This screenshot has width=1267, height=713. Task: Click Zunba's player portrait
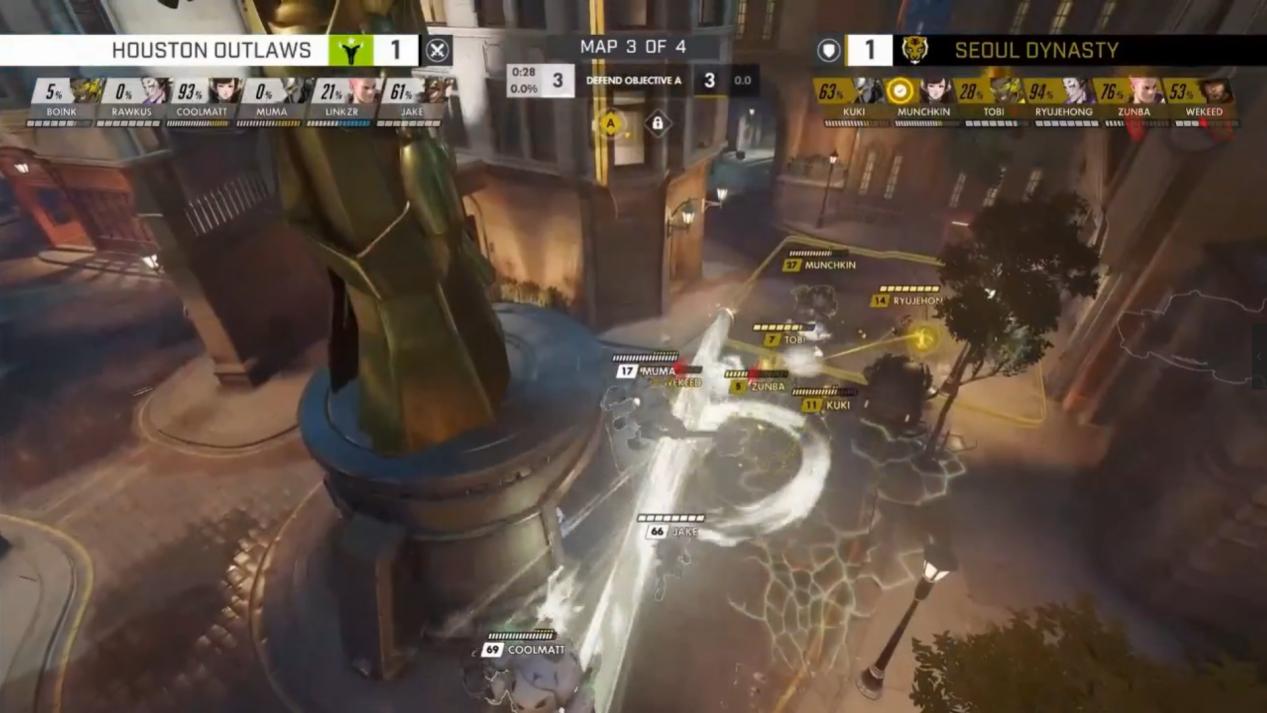(1146, 92)
